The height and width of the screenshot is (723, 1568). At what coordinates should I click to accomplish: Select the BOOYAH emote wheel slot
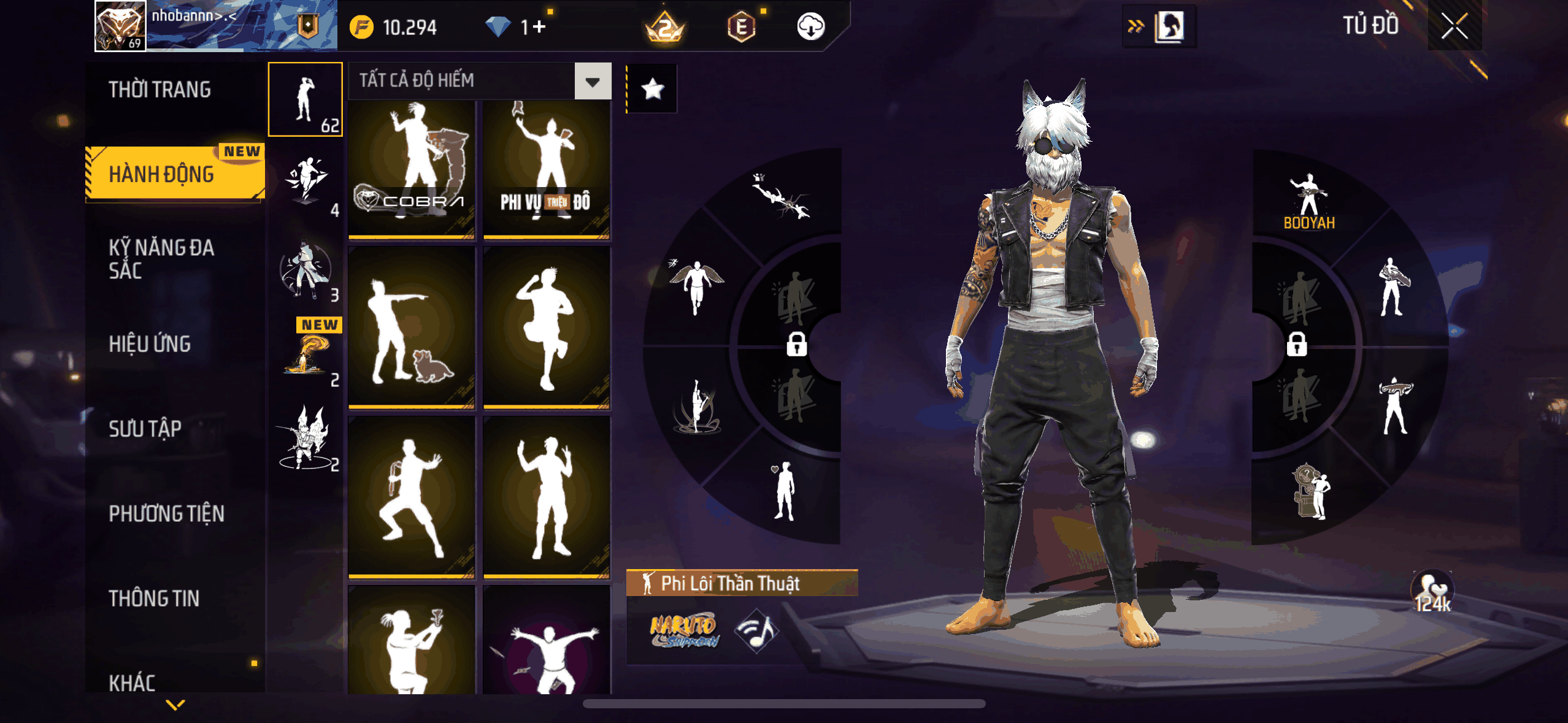1309,201
